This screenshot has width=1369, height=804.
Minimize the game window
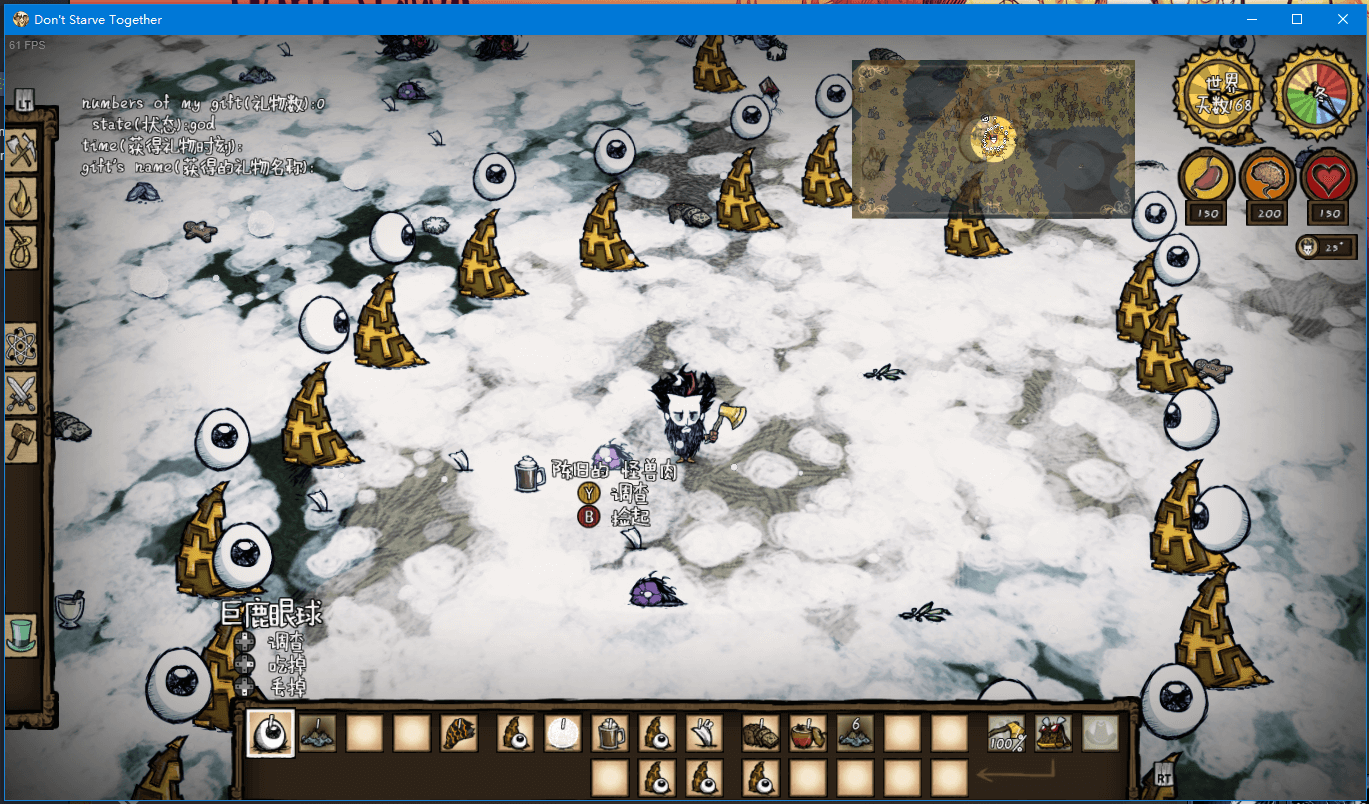click(x=1251, y=19)
